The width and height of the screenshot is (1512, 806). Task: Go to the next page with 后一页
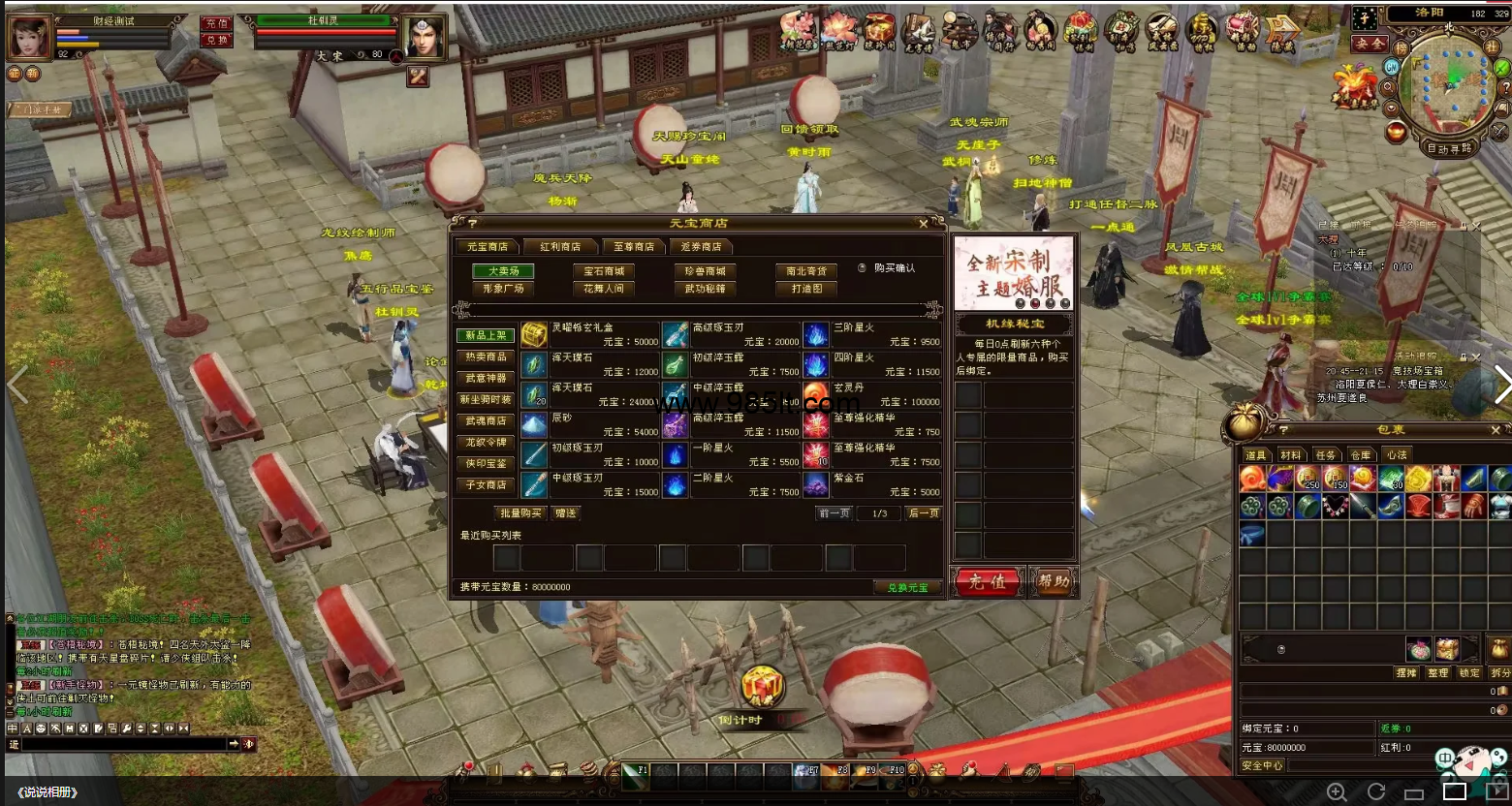pyautogui.click(x=924, y=513)
